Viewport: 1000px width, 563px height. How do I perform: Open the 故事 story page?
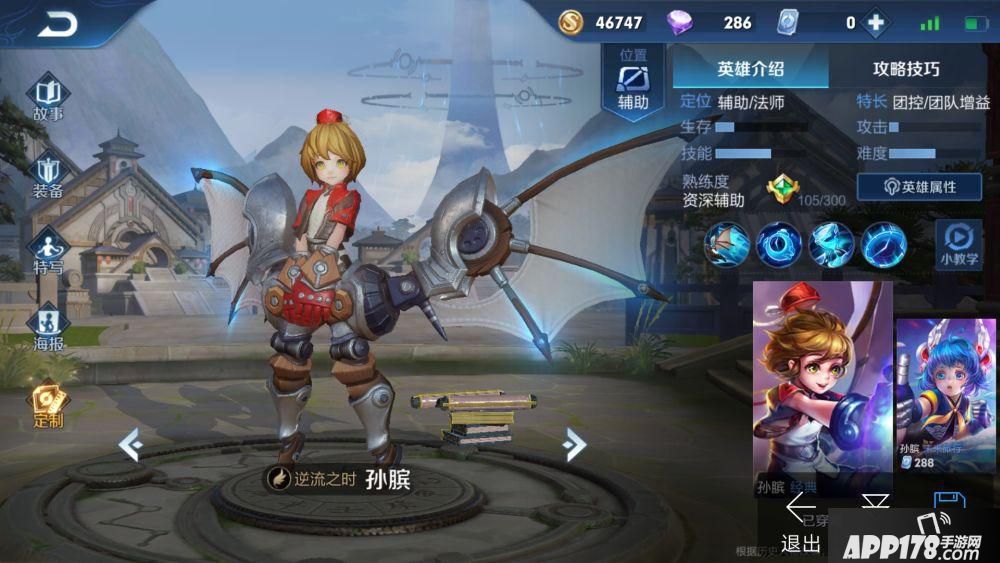tap(48, 98)
